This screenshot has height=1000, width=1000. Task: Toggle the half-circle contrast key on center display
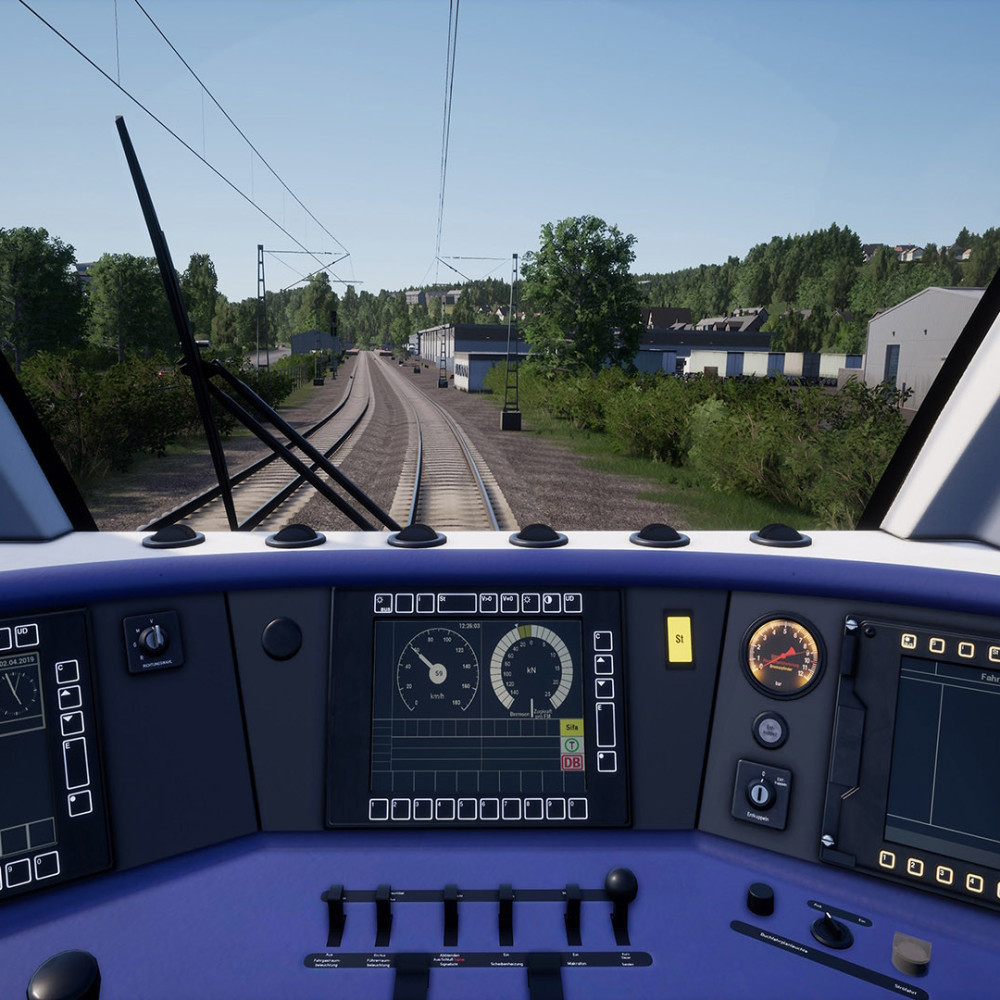click(x=551, y=603)
